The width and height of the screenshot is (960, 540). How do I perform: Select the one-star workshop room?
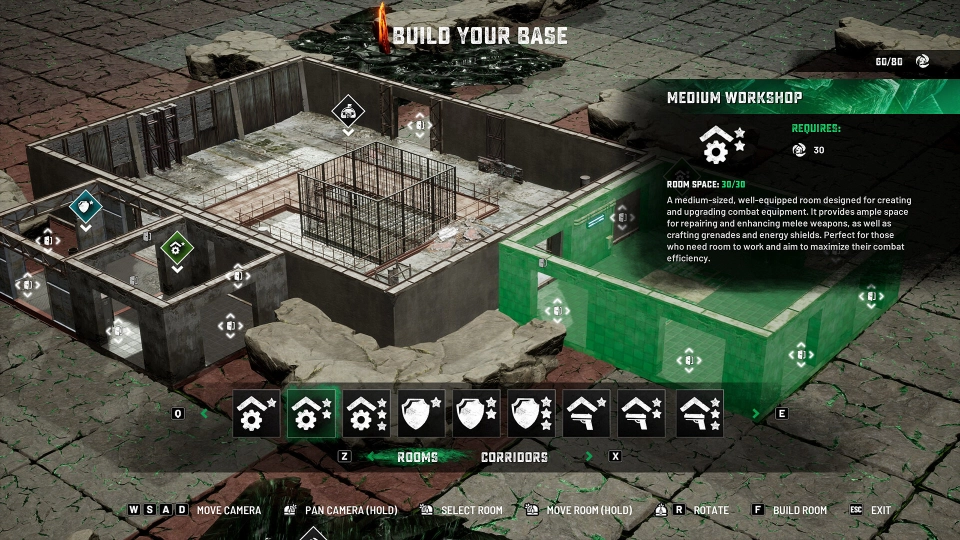(257, 413)
